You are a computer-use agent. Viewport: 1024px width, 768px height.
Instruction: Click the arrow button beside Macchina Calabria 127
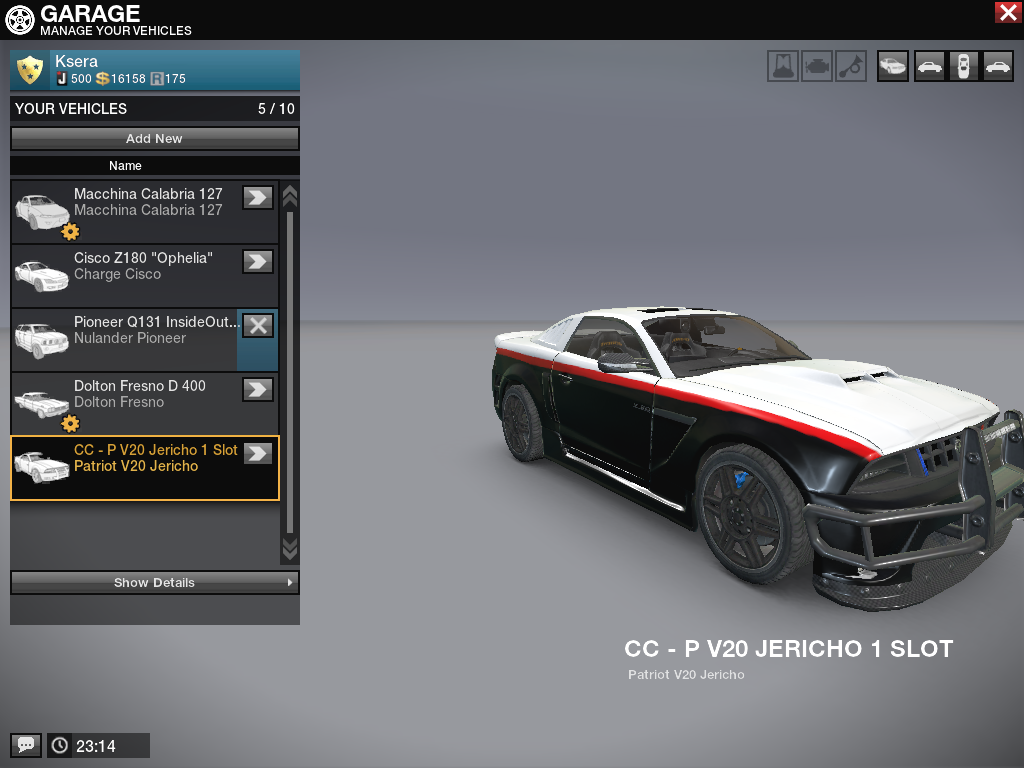coord(258,197)
